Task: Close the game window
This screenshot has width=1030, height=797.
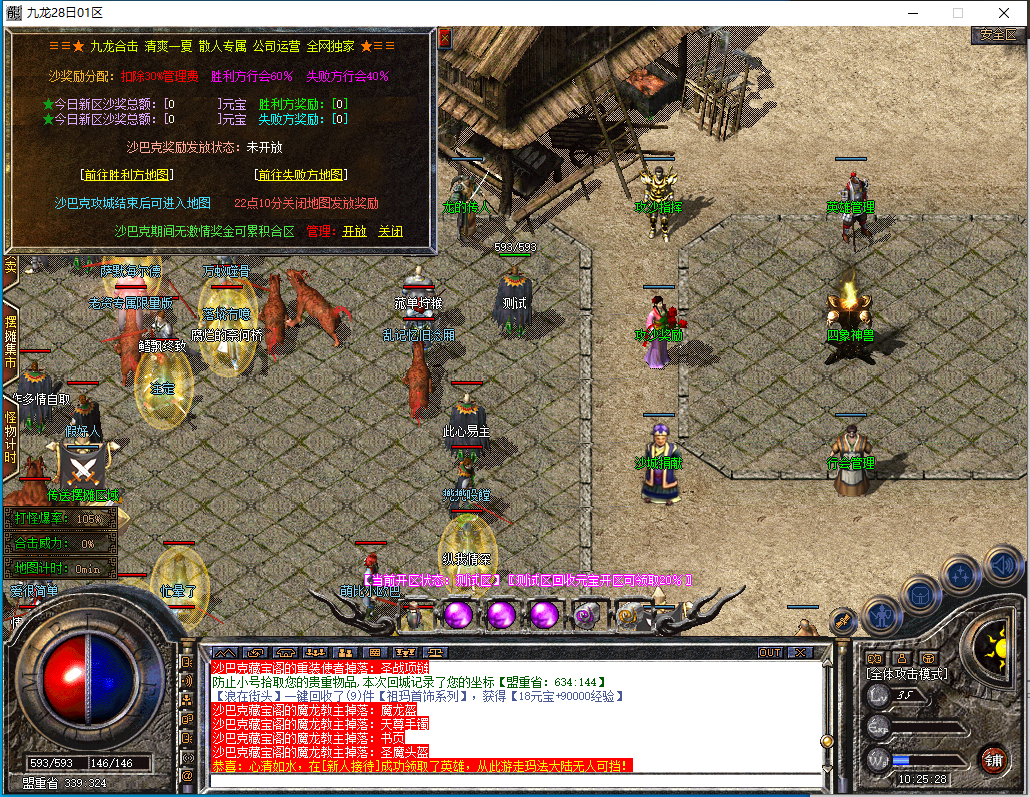Action: 1004,13
